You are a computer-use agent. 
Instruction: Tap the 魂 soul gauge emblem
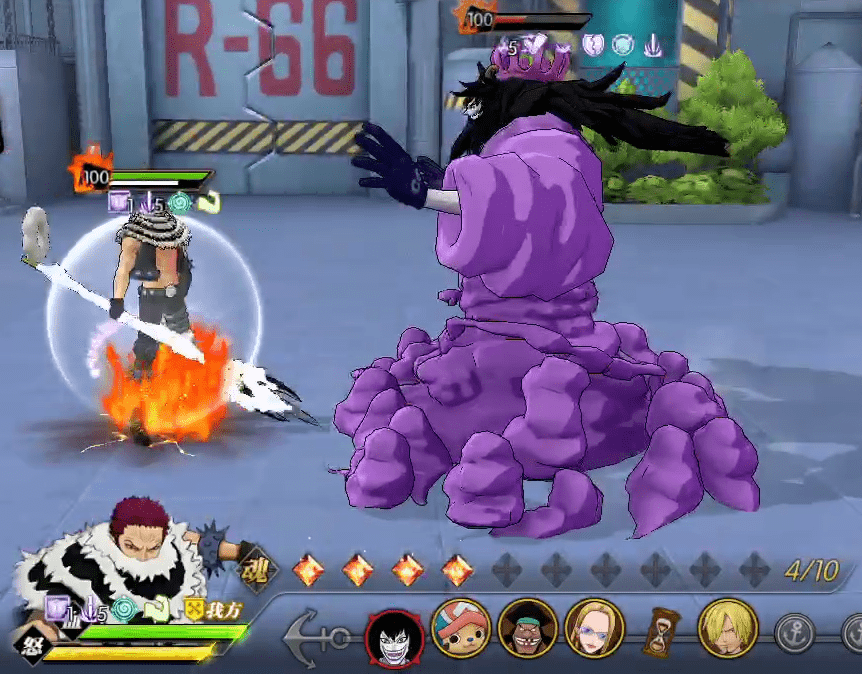[x=253, y=571]
